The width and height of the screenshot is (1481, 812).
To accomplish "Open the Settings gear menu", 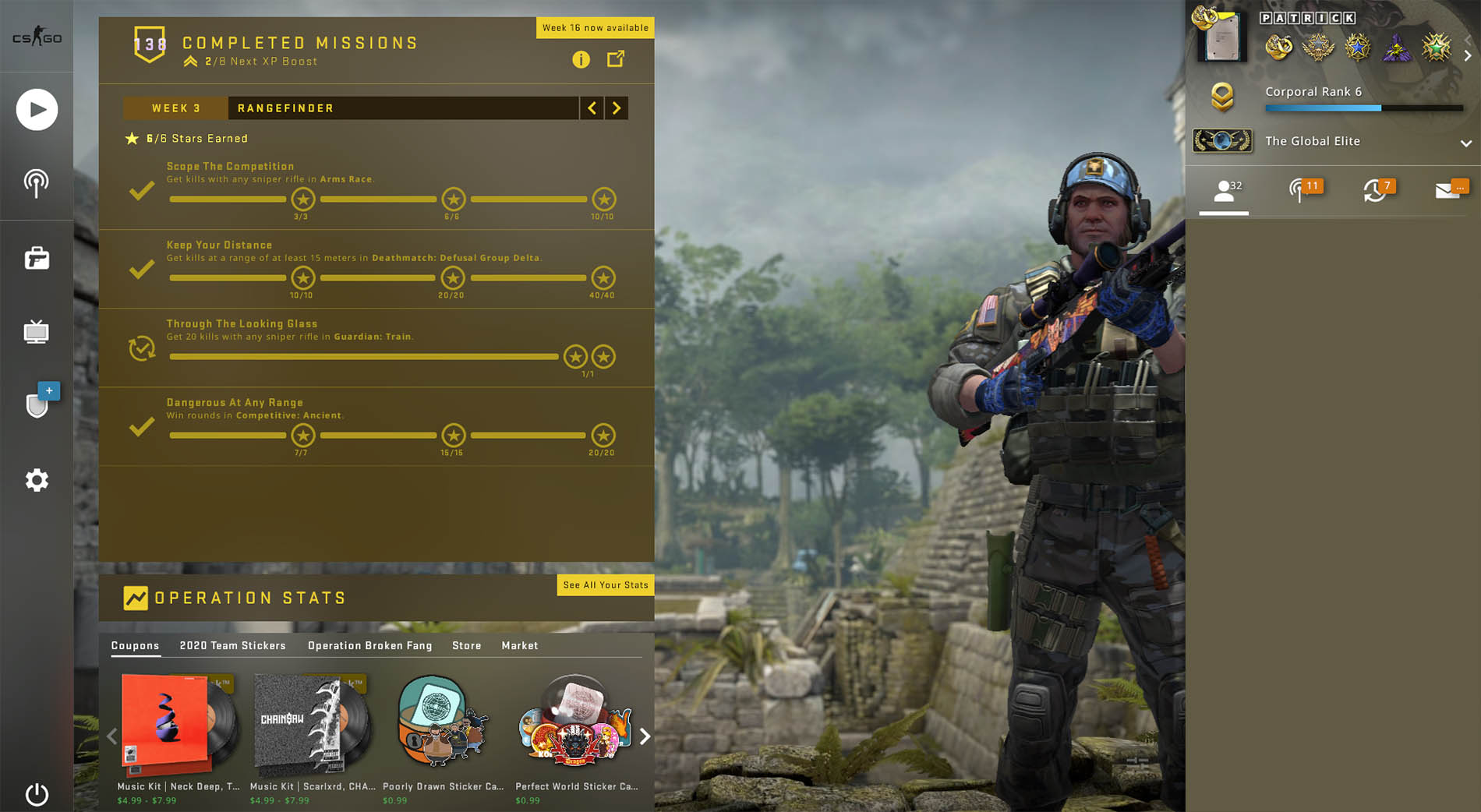I will point(37,480).
